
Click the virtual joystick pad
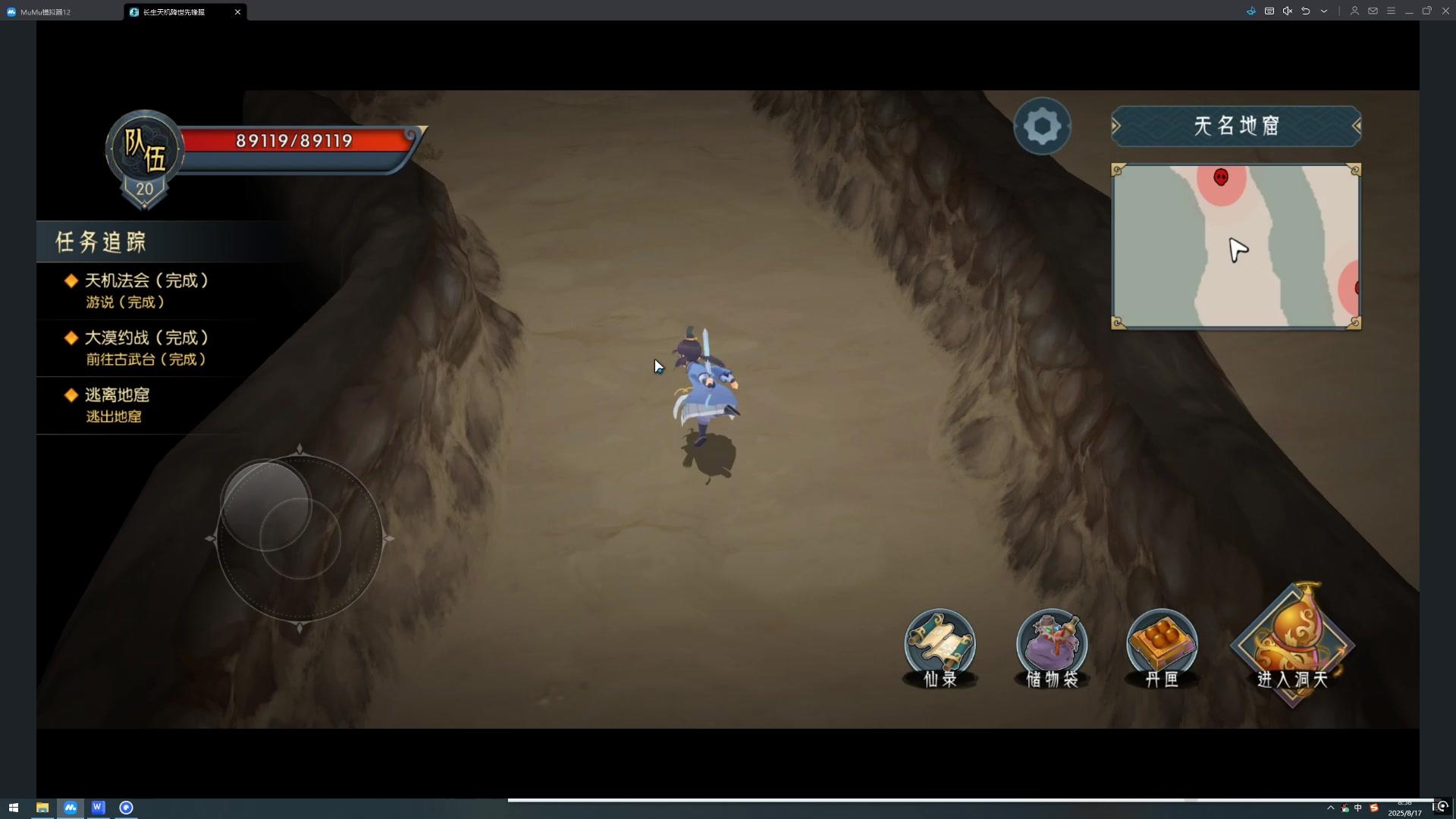pyautogui.click(x=300, y=539)
